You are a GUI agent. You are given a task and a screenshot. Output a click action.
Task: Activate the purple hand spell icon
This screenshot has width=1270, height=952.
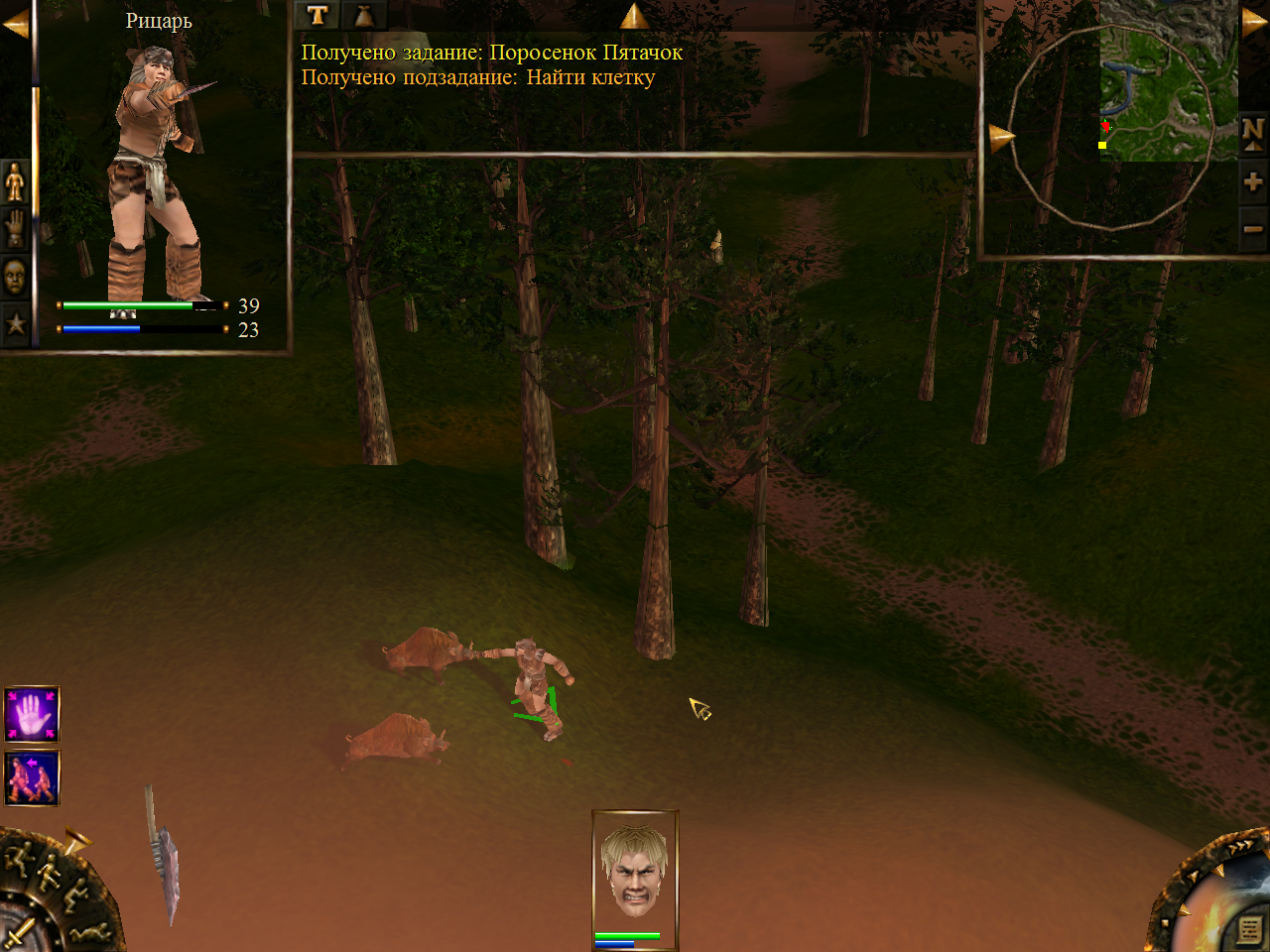pos(32,714)
